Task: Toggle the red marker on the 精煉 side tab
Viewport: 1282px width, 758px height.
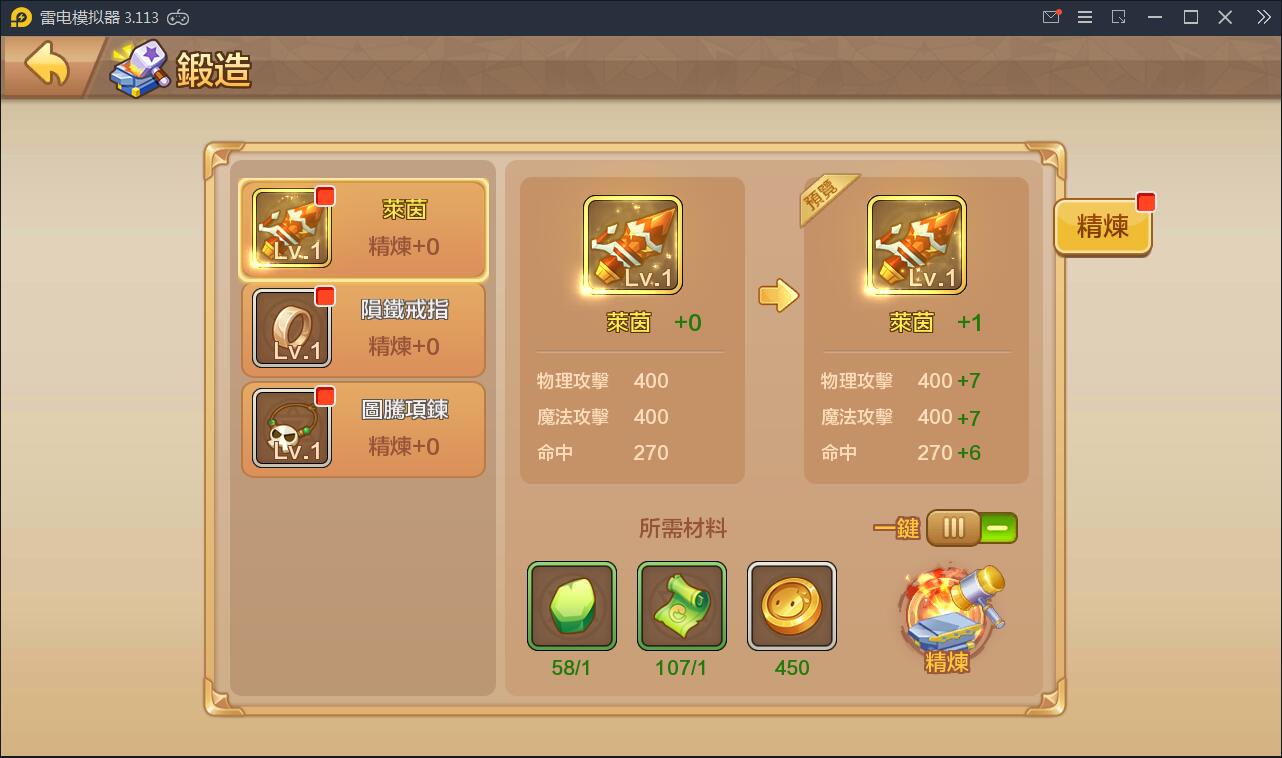Action: (x=1144, y=200)
